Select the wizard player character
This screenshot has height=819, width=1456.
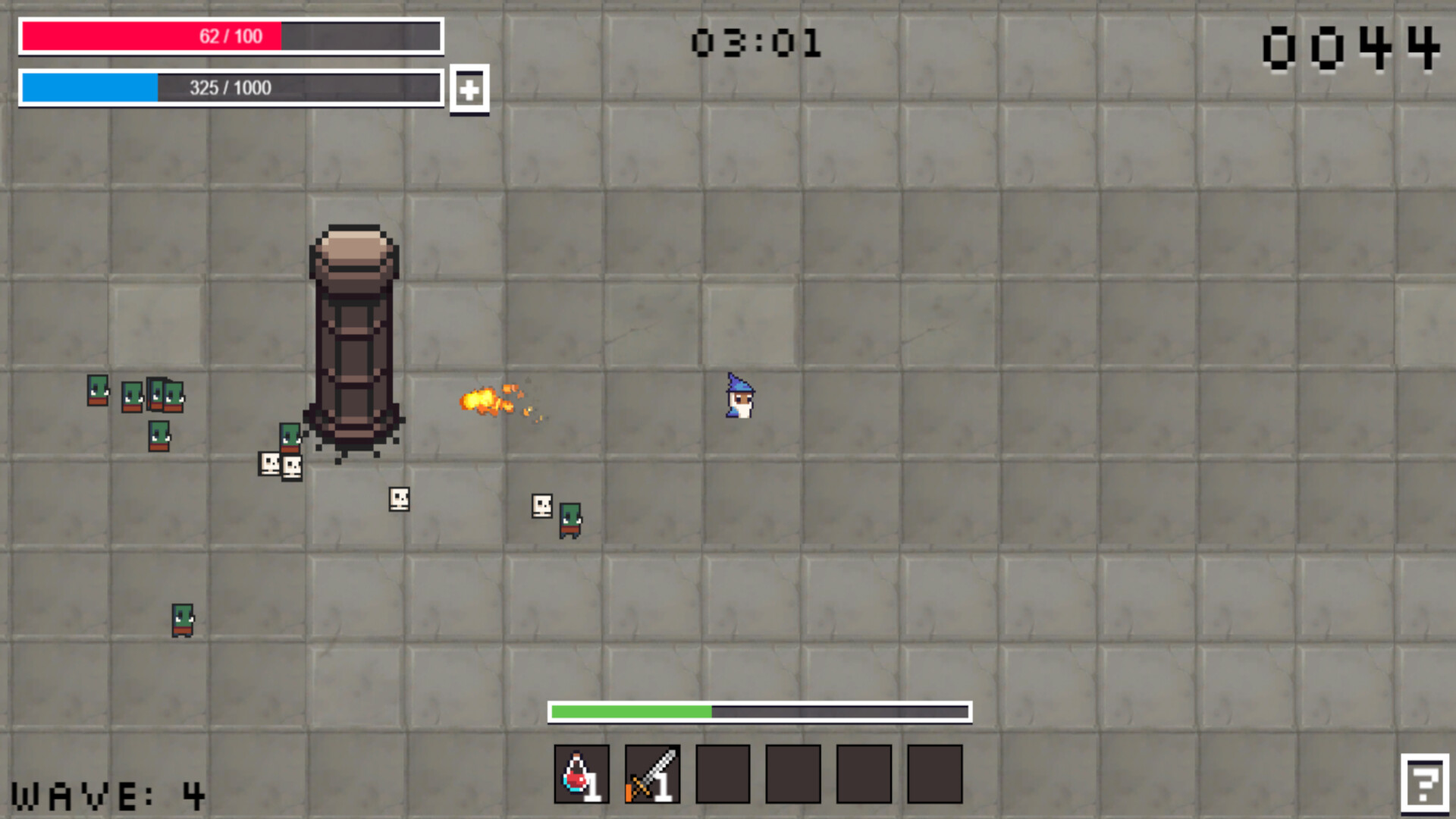[x=739, y=396]
